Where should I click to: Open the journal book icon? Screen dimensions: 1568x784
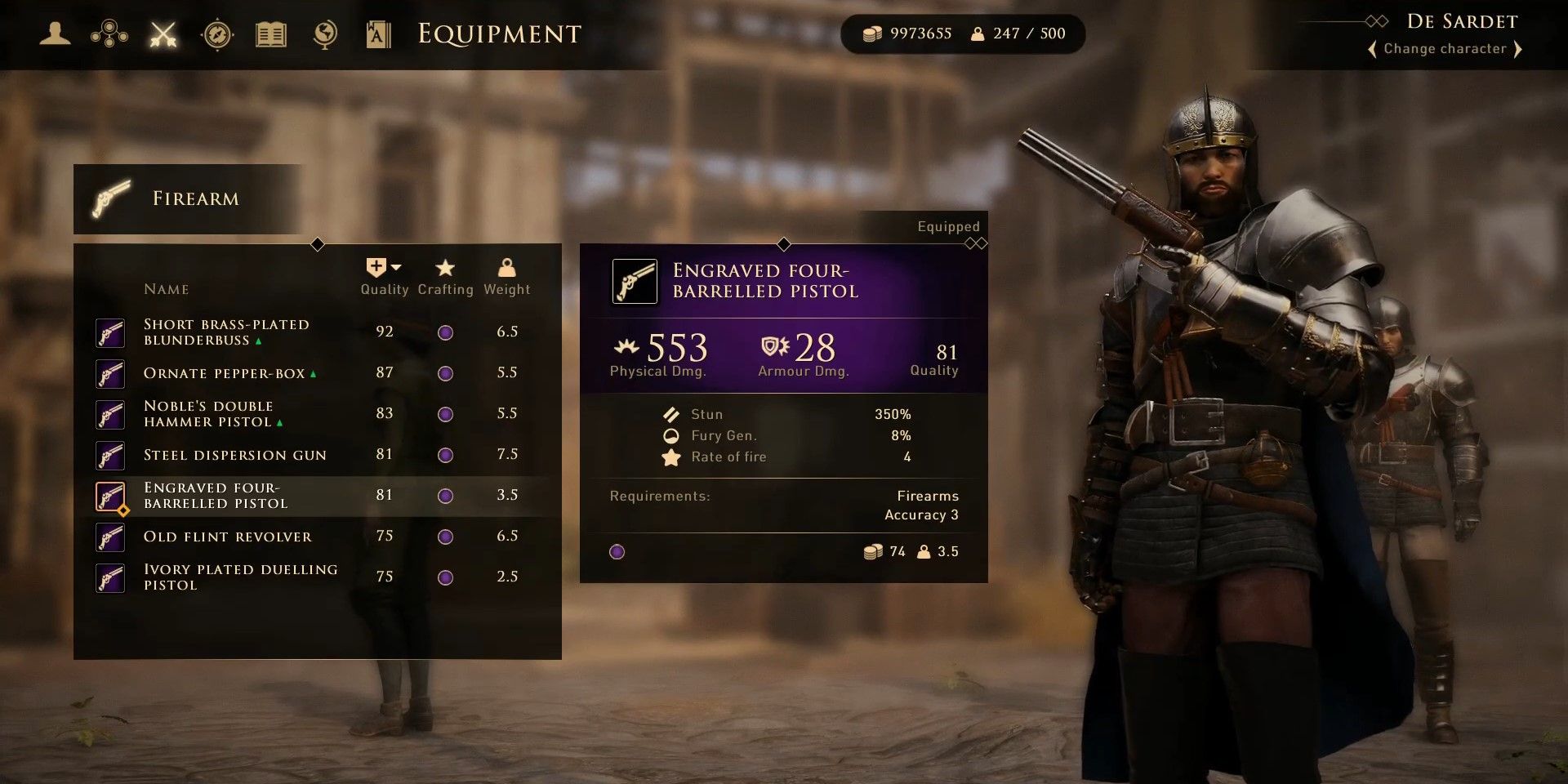270,34
